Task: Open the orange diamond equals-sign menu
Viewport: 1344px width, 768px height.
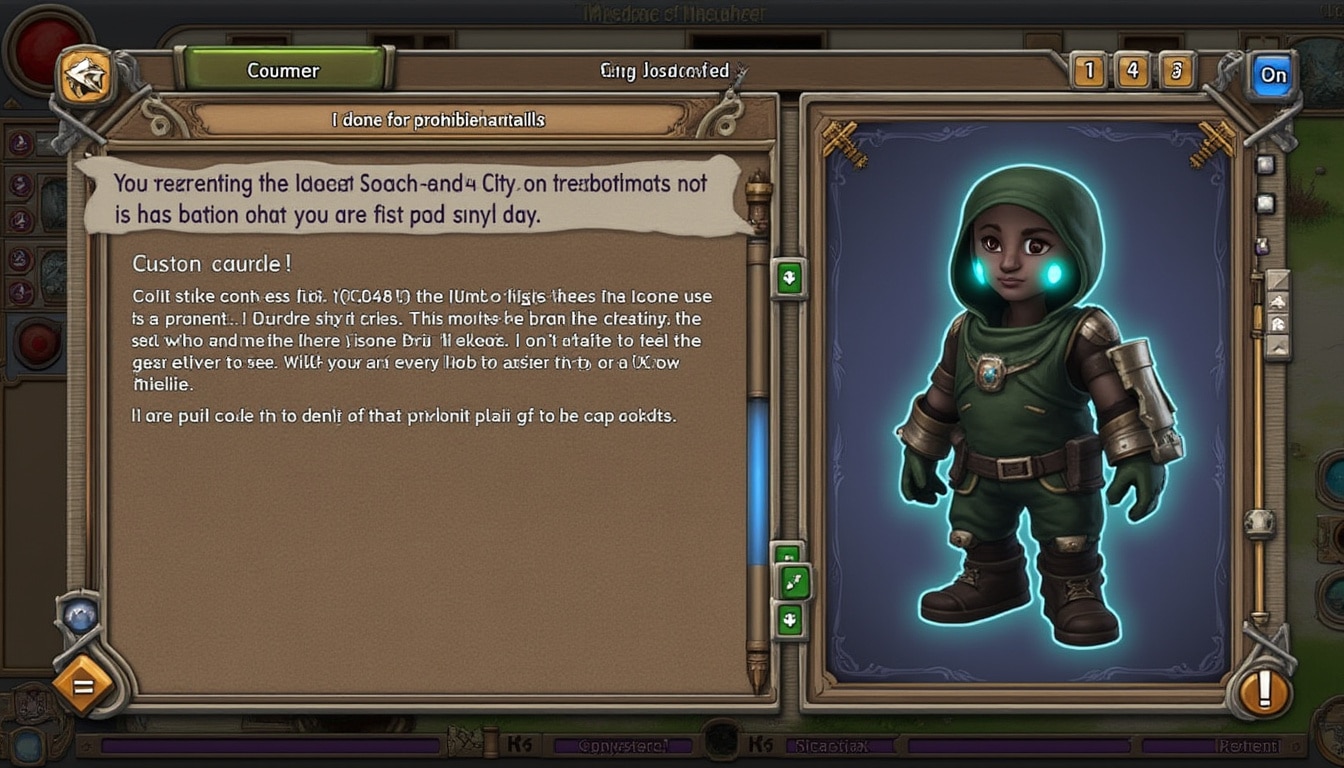Action: [82, 686]
